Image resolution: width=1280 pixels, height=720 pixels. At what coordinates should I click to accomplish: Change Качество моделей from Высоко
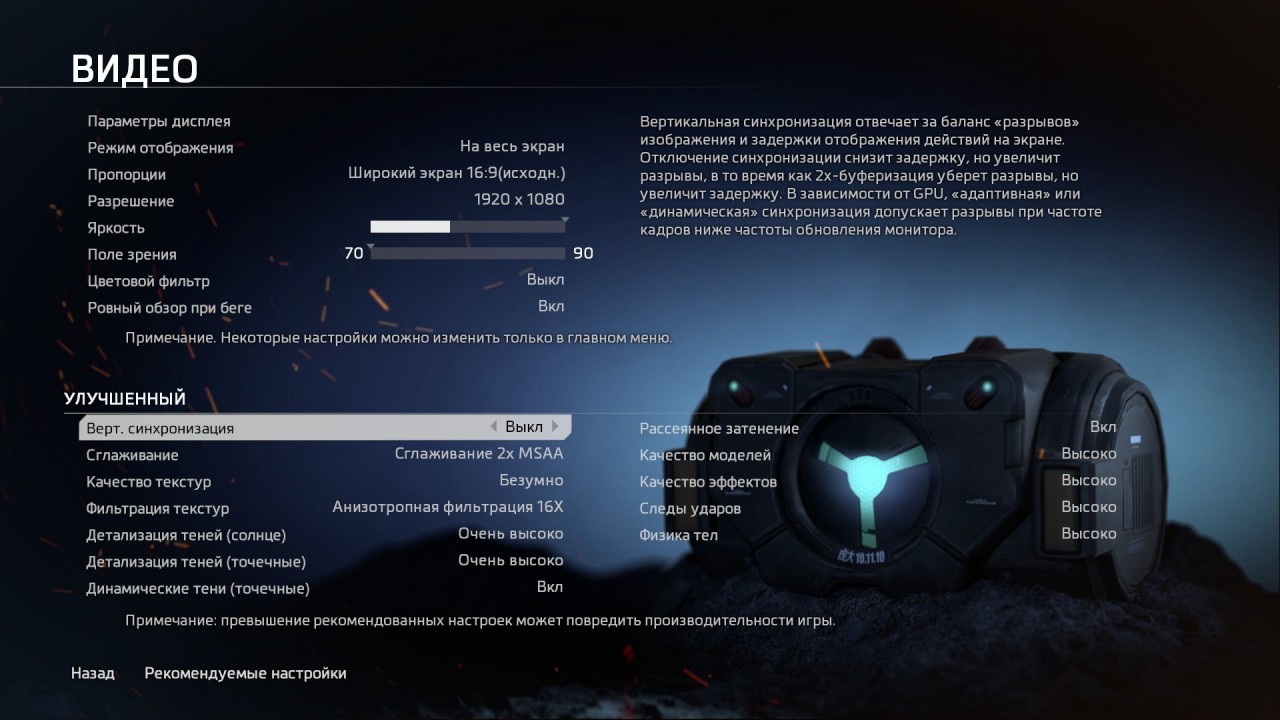[1089, 453]
